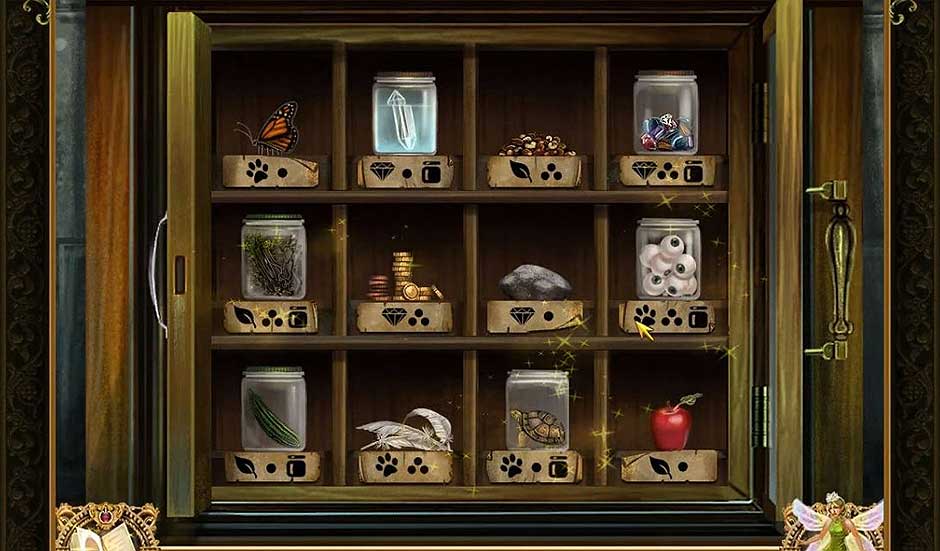The width and height of the screenshot is (940, 551).
Task: Select the jar of colorful gems
Action: tap(665, 114)
